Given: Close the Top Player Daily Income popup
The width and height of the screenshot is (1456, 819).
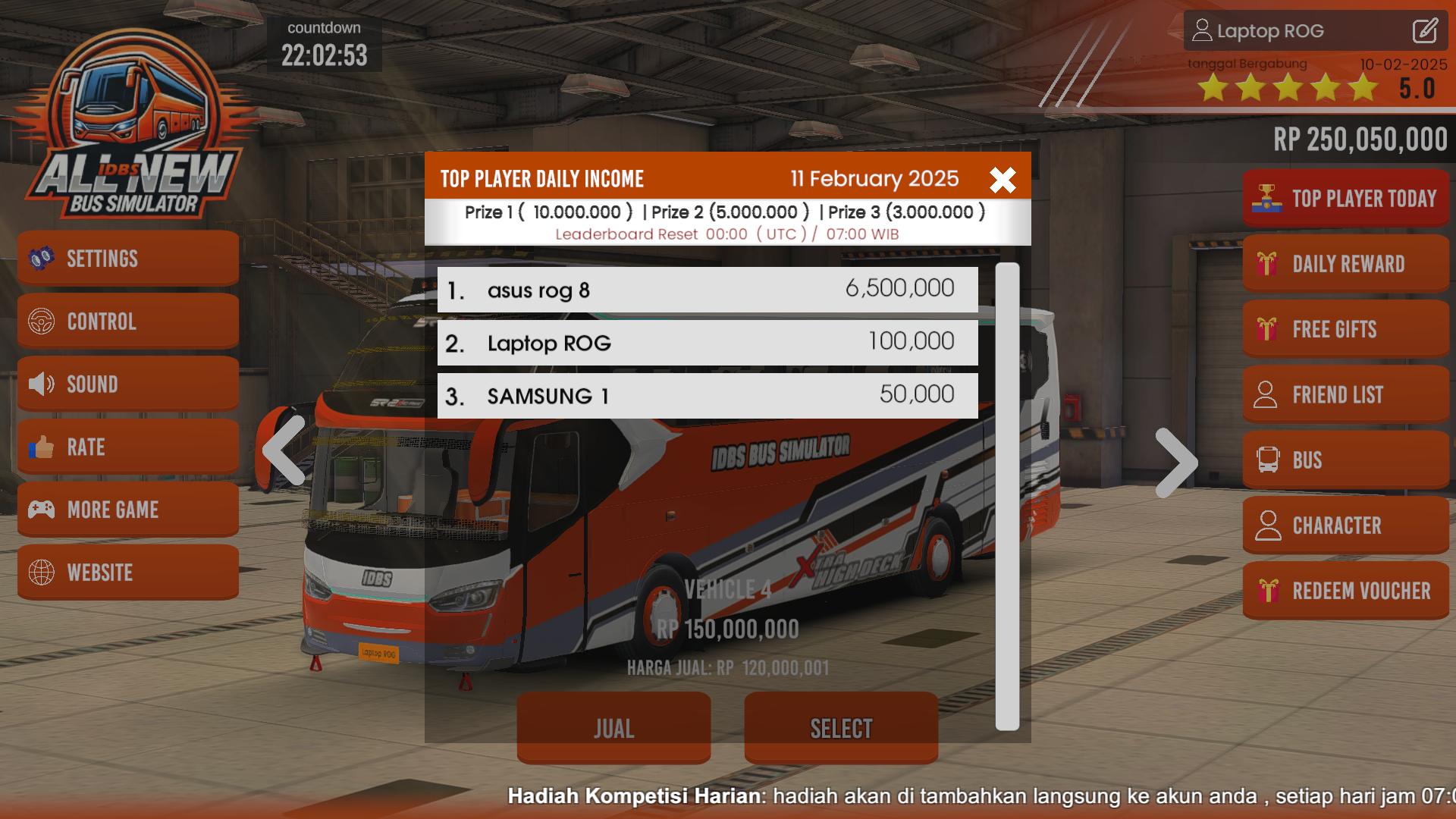Looking at the screenshot, I should click(x=1003, y=180).
